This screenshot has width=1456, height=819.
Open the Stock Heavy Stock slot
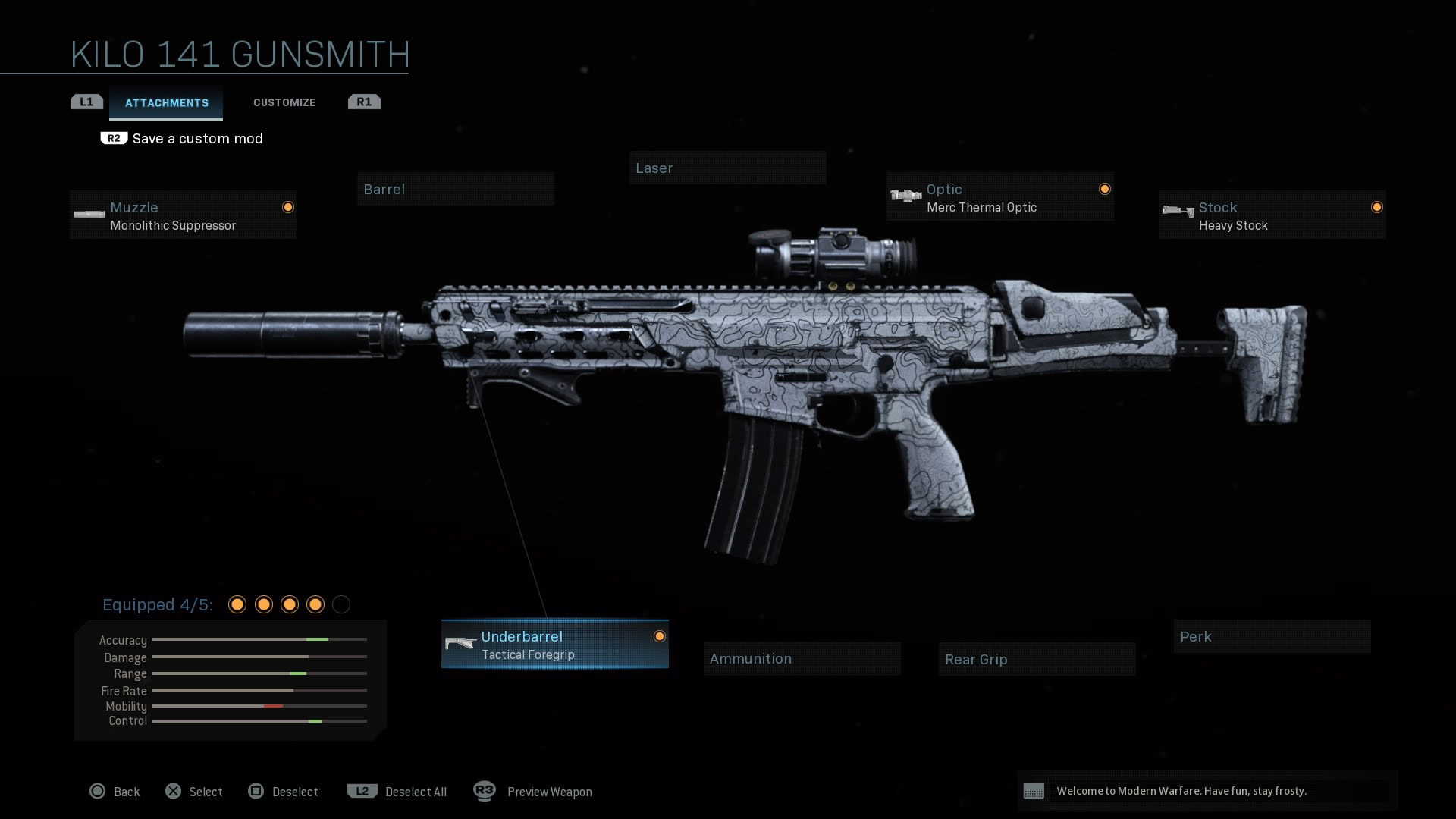point(1272,216)
